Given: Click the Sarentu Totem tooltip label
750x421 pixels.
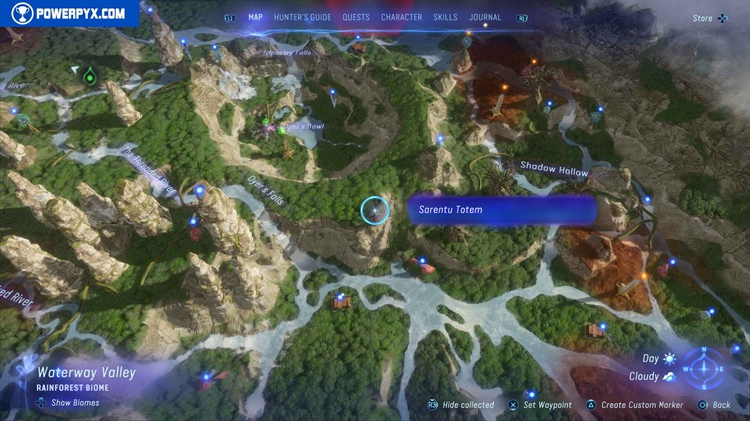Looking at the screenshot, I should pos(502,210).
